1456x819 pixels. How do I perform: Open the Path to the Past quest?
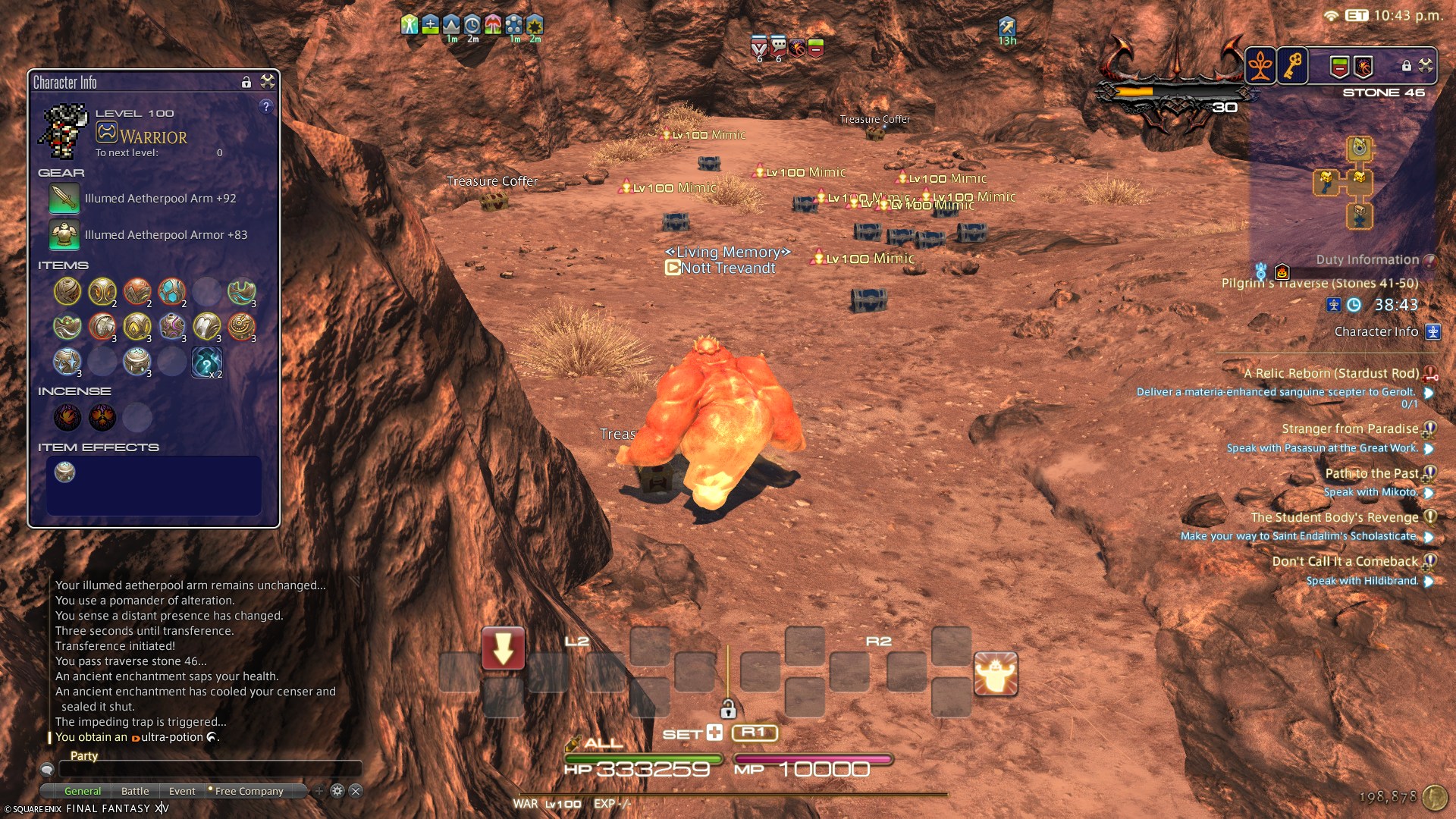coord(1371,473)
